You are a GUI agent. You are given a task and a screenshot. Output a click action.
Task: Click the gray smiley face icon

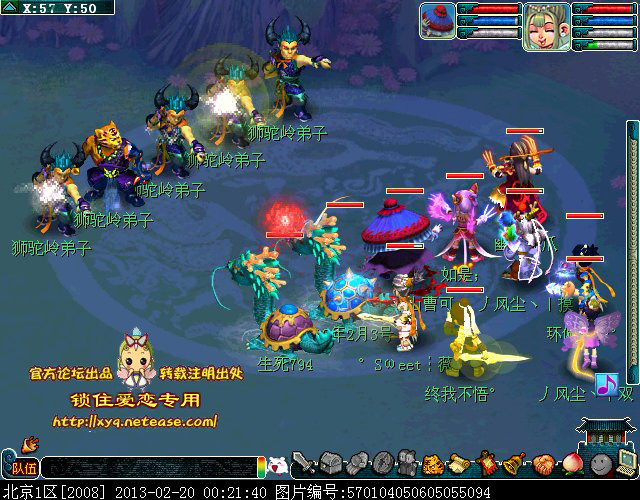click(x=599, y=464)
